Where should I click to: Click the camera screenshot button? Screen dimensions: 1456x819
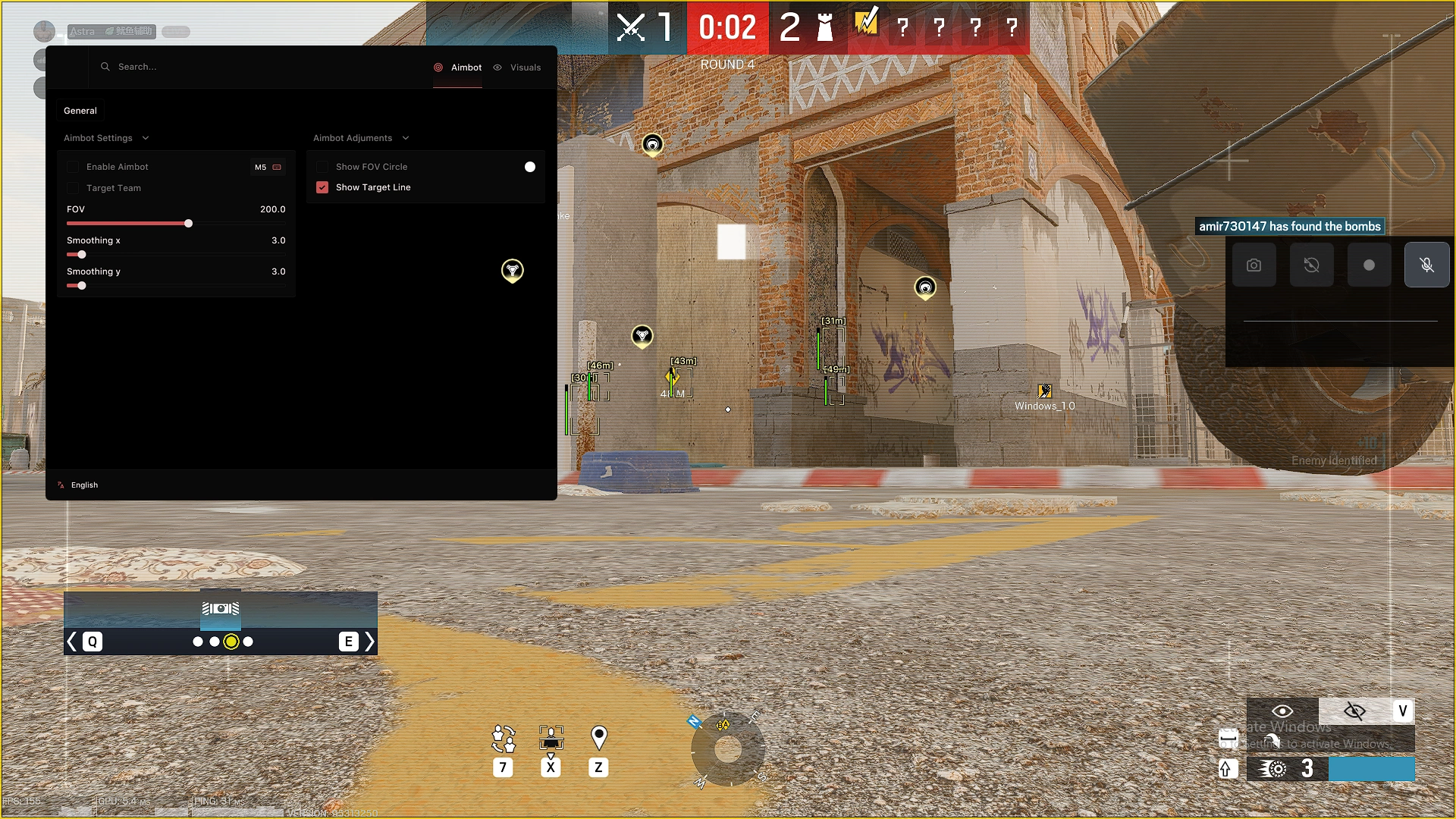point(1254,265)
